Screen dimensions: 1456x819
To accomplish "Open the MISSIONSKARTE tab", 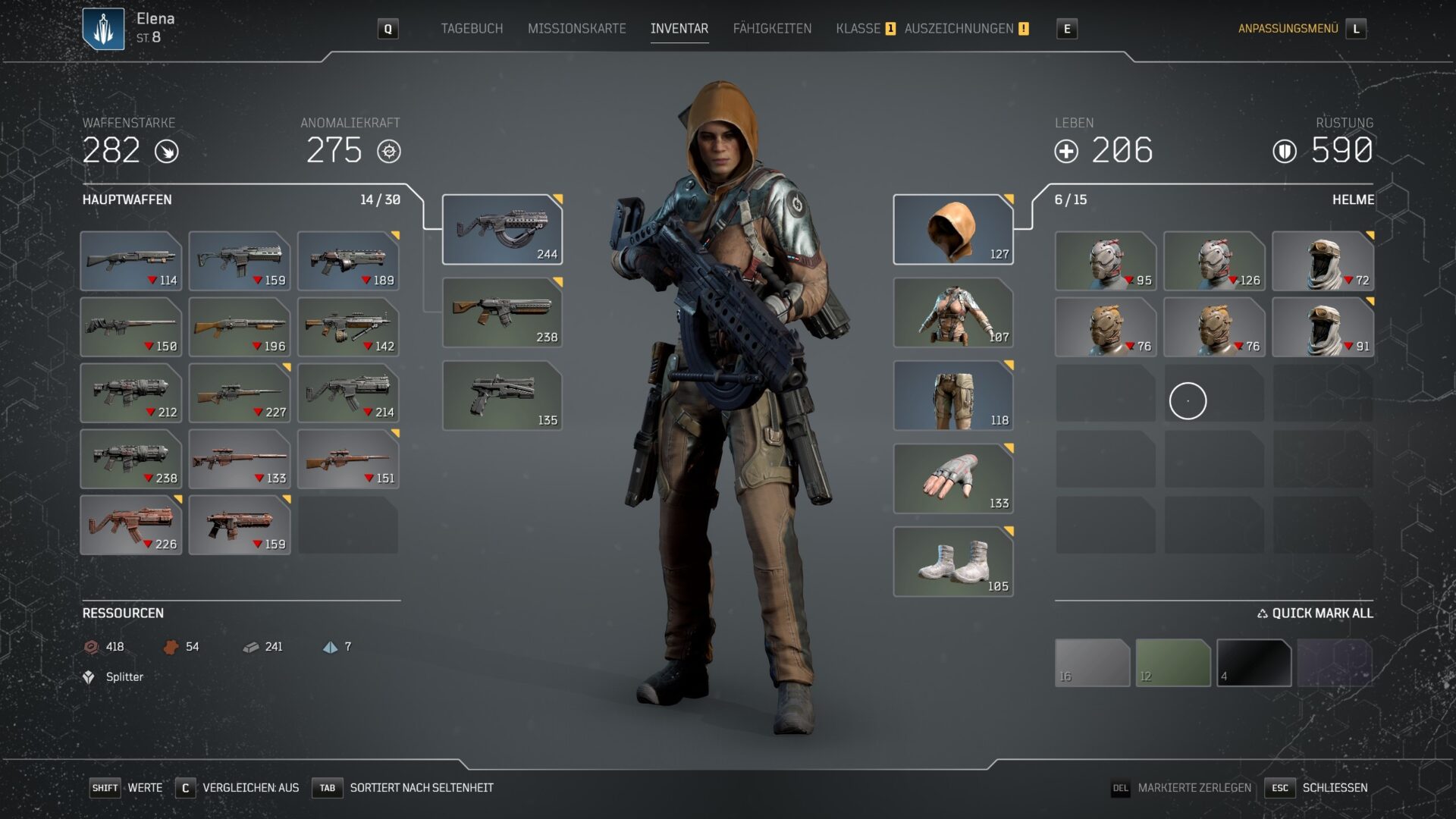I will [576, 29].
